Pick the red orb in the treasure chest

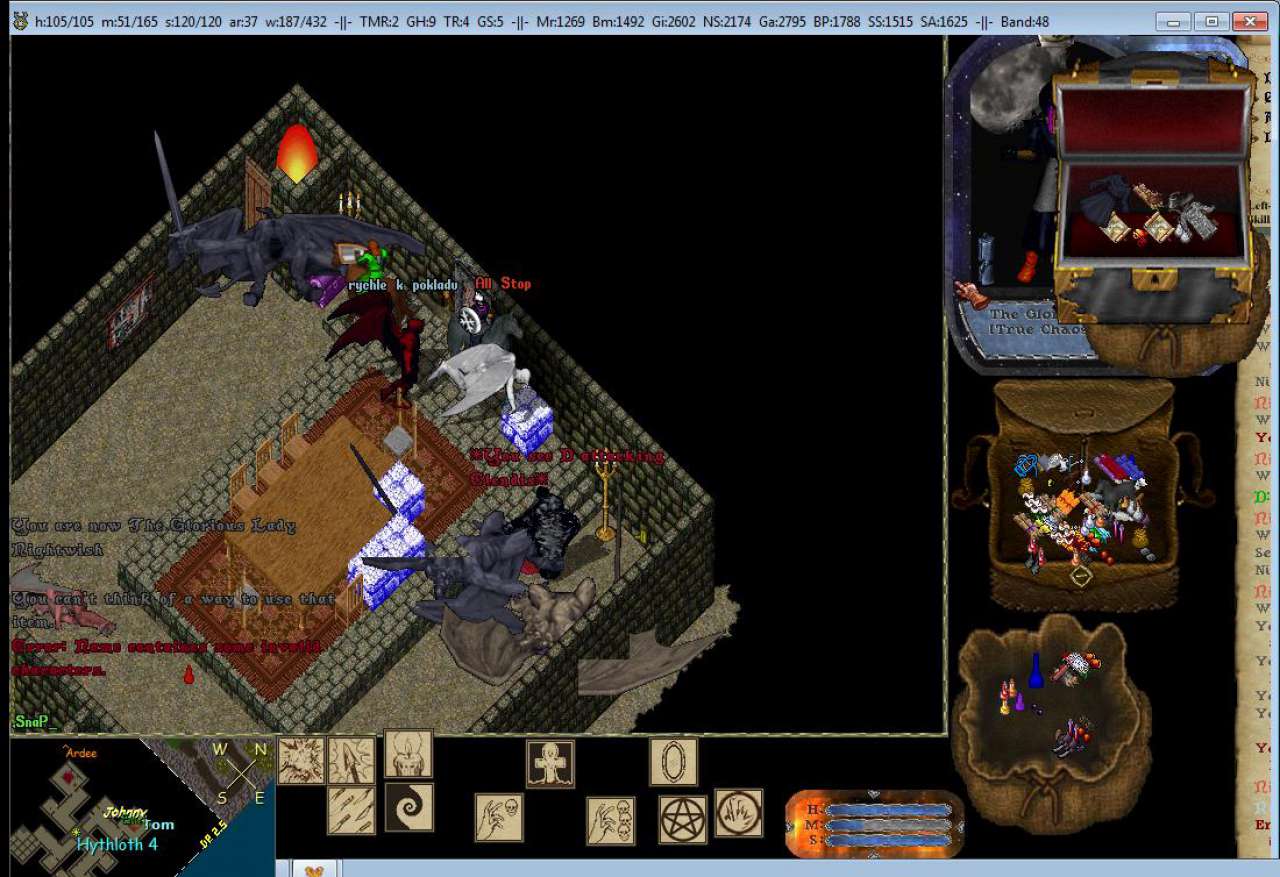click(x=1139, y=237)
